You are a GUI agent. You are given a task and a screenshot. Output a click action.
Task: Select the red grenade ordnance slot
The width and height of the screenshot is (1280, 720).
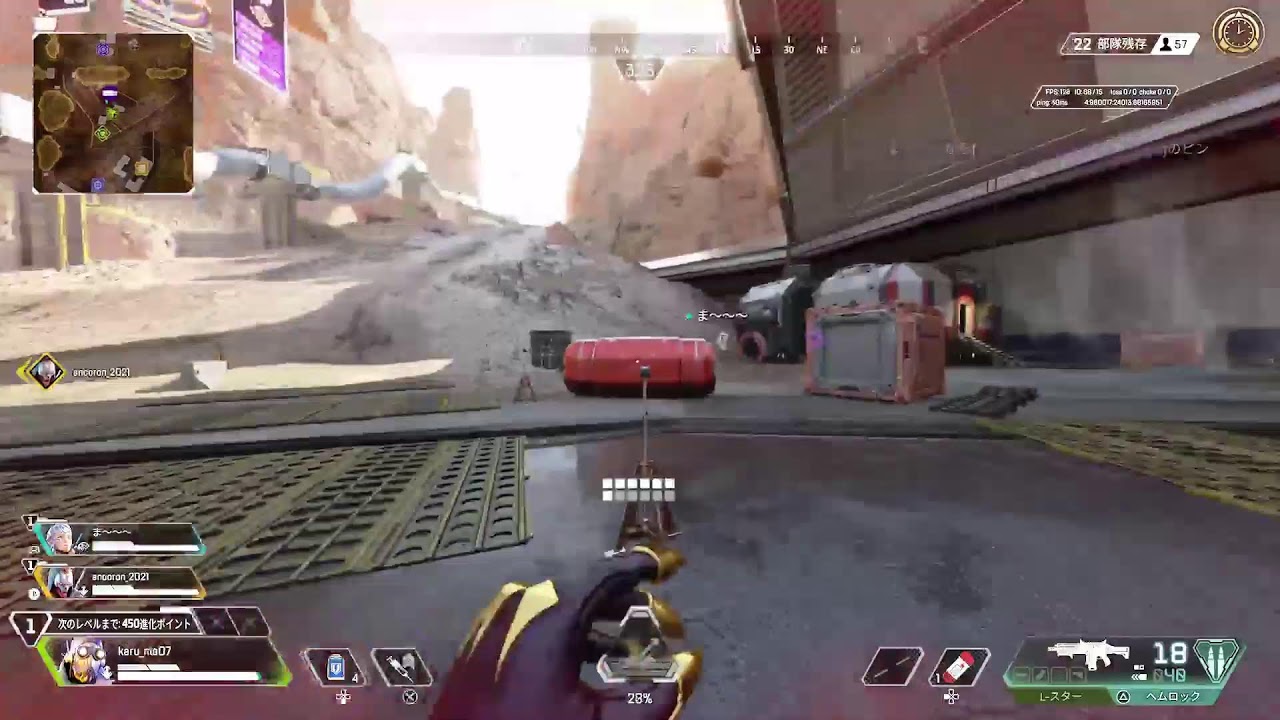point(959,667)
